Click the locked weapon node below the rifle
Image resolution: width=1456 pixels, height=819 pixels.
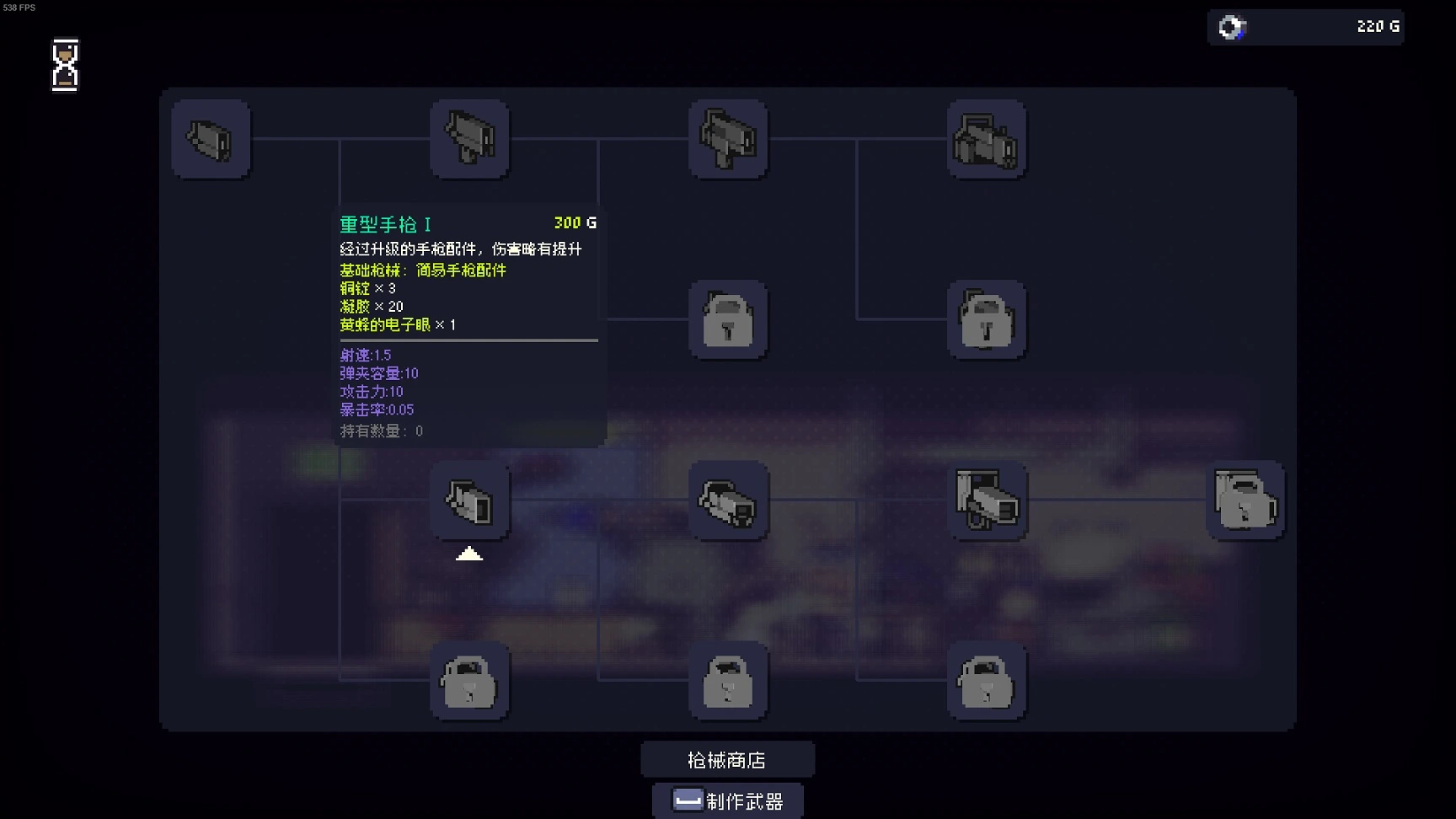[988, 320]
